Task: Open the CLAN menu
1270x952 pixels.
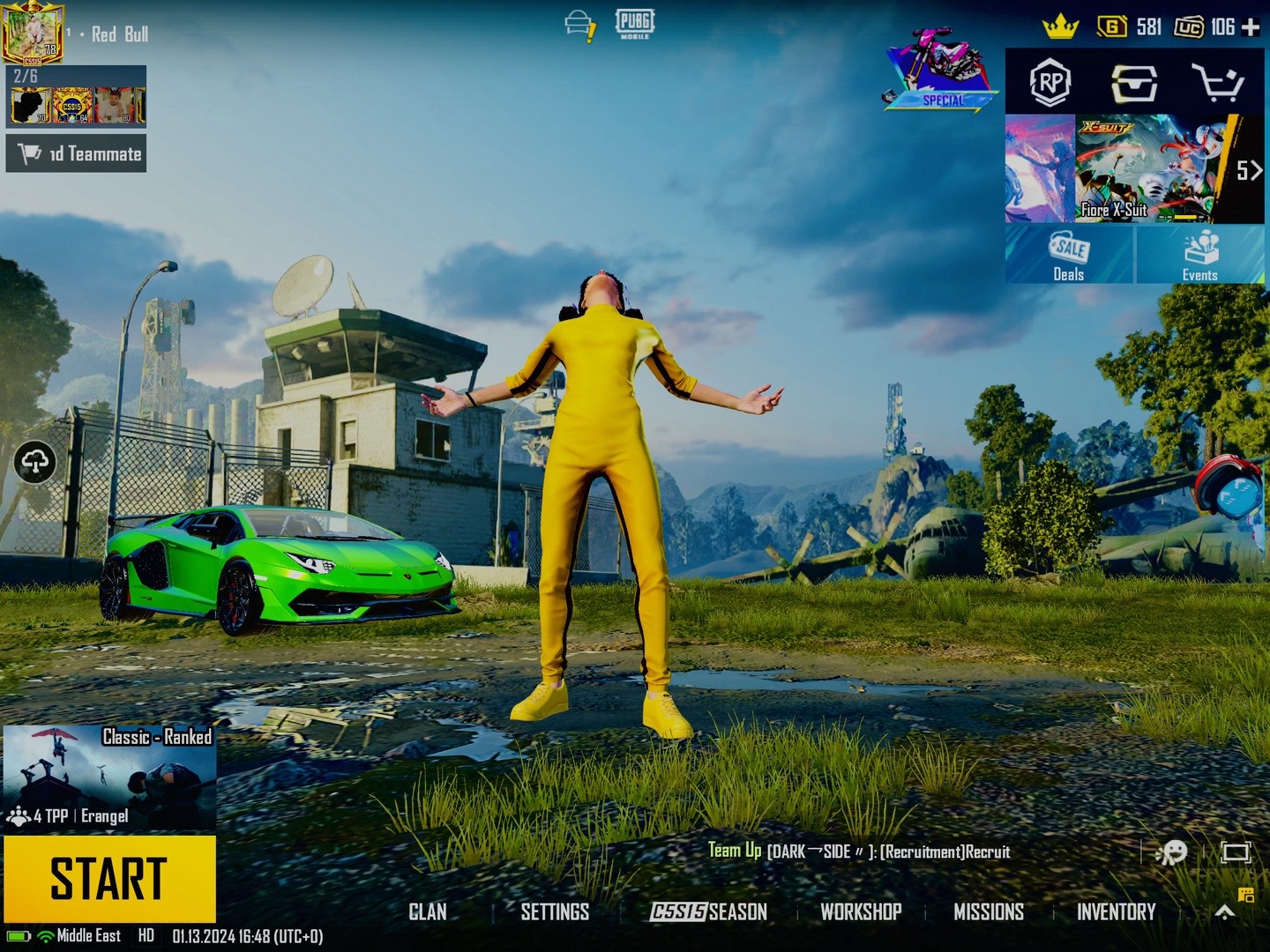Action: 428,912
